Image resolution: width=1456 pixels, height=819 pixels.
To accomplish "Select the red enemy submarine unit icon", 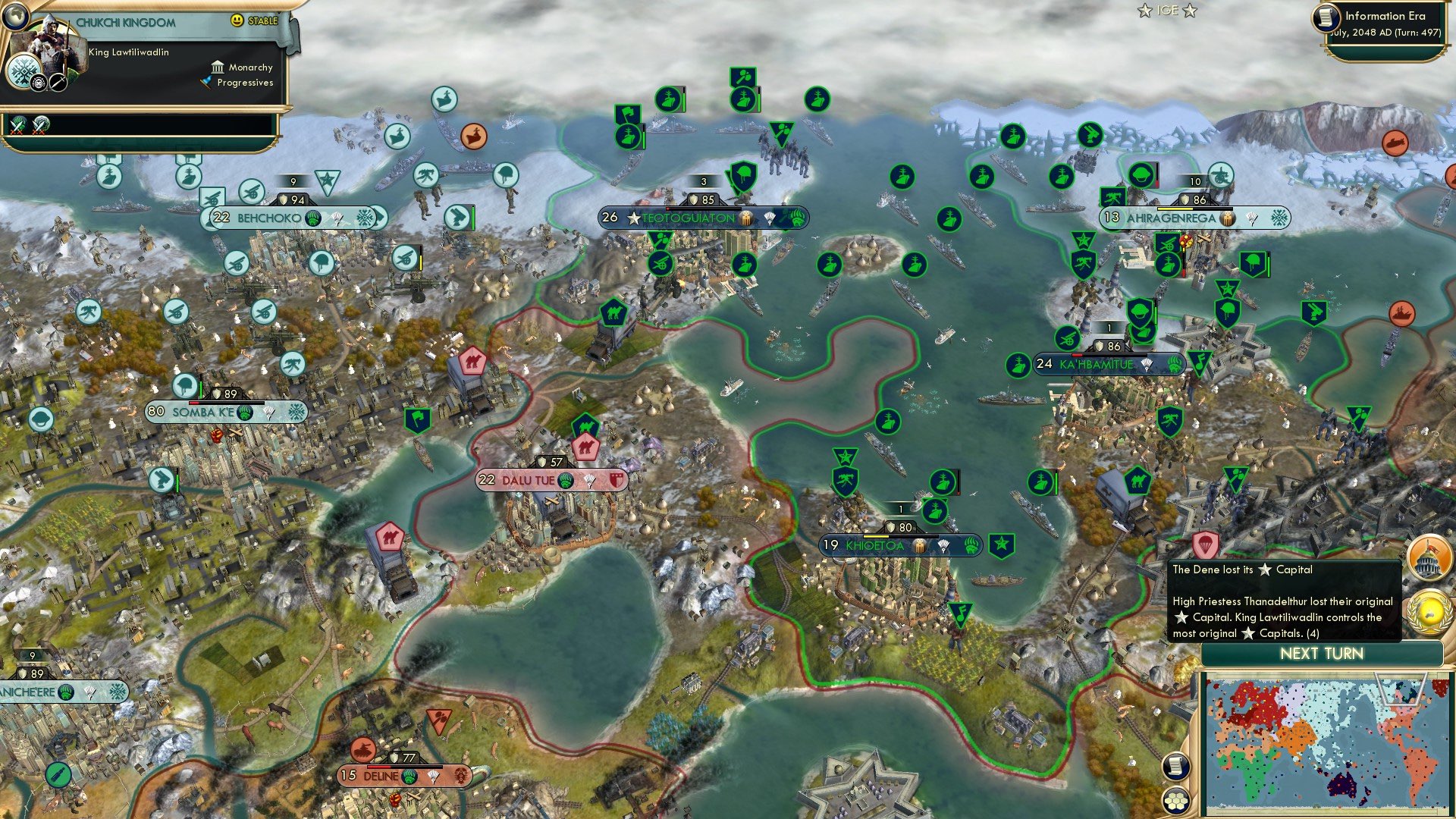I will (x=1395, y=142).
